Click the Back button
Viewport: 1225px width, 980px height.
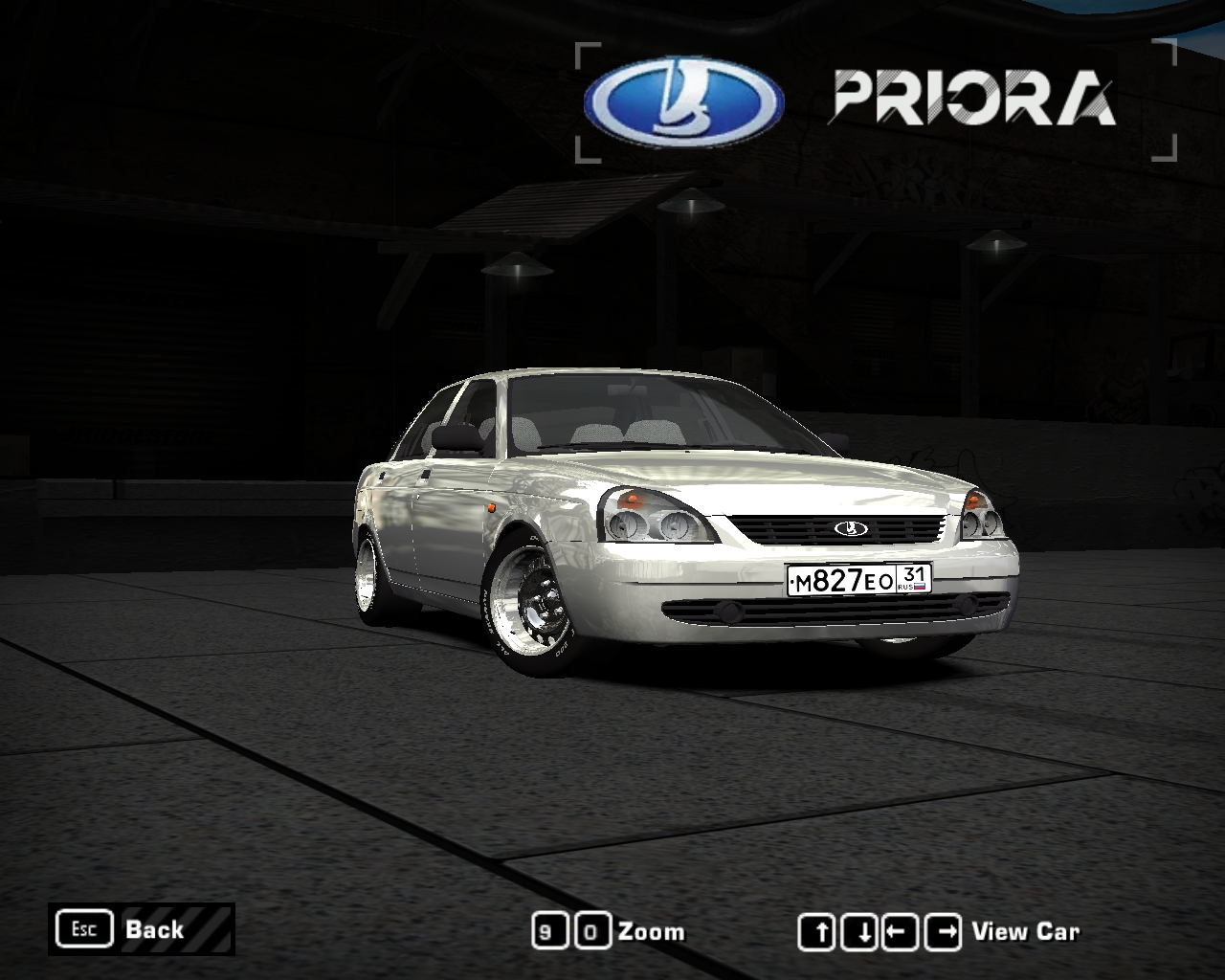[154, 928]
